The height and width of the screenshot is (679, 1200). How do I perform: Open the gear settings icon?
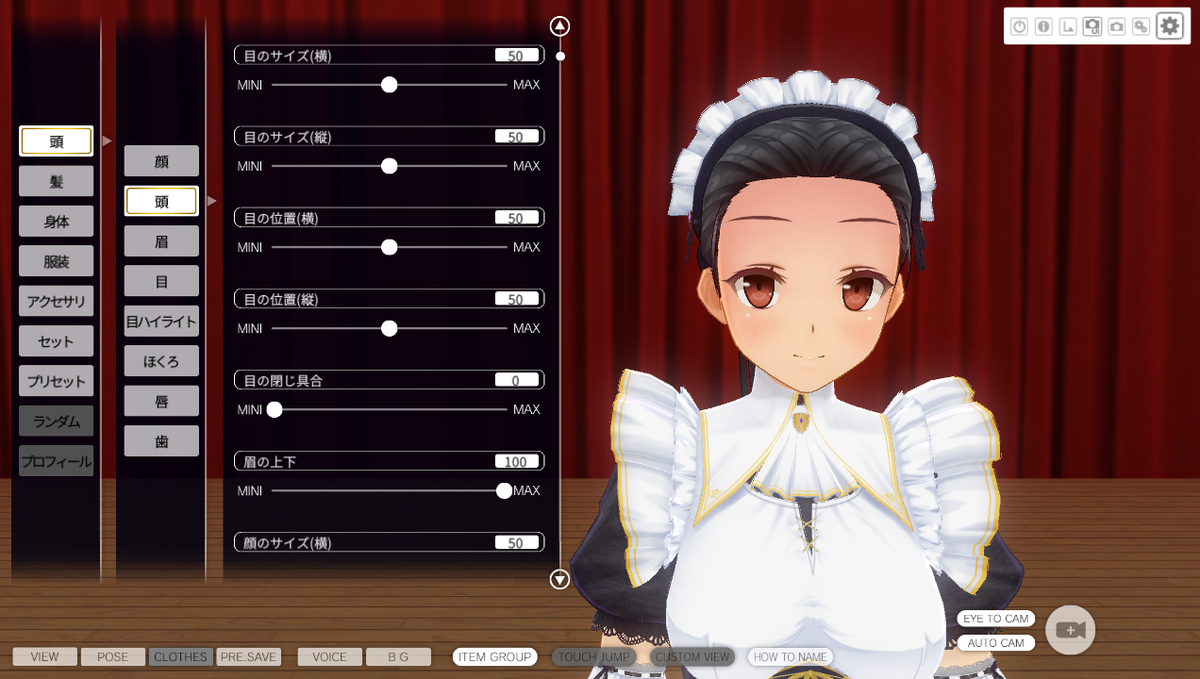click(x=1169, y=27)
